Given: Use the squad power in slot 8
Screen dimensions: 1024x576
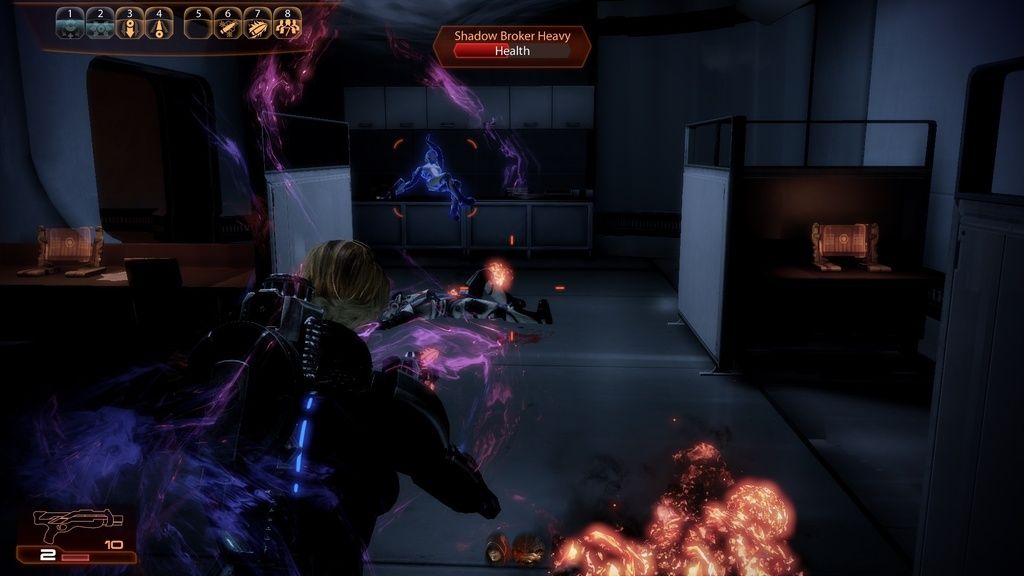Looking at the screenshot, I should click(288, 23).
